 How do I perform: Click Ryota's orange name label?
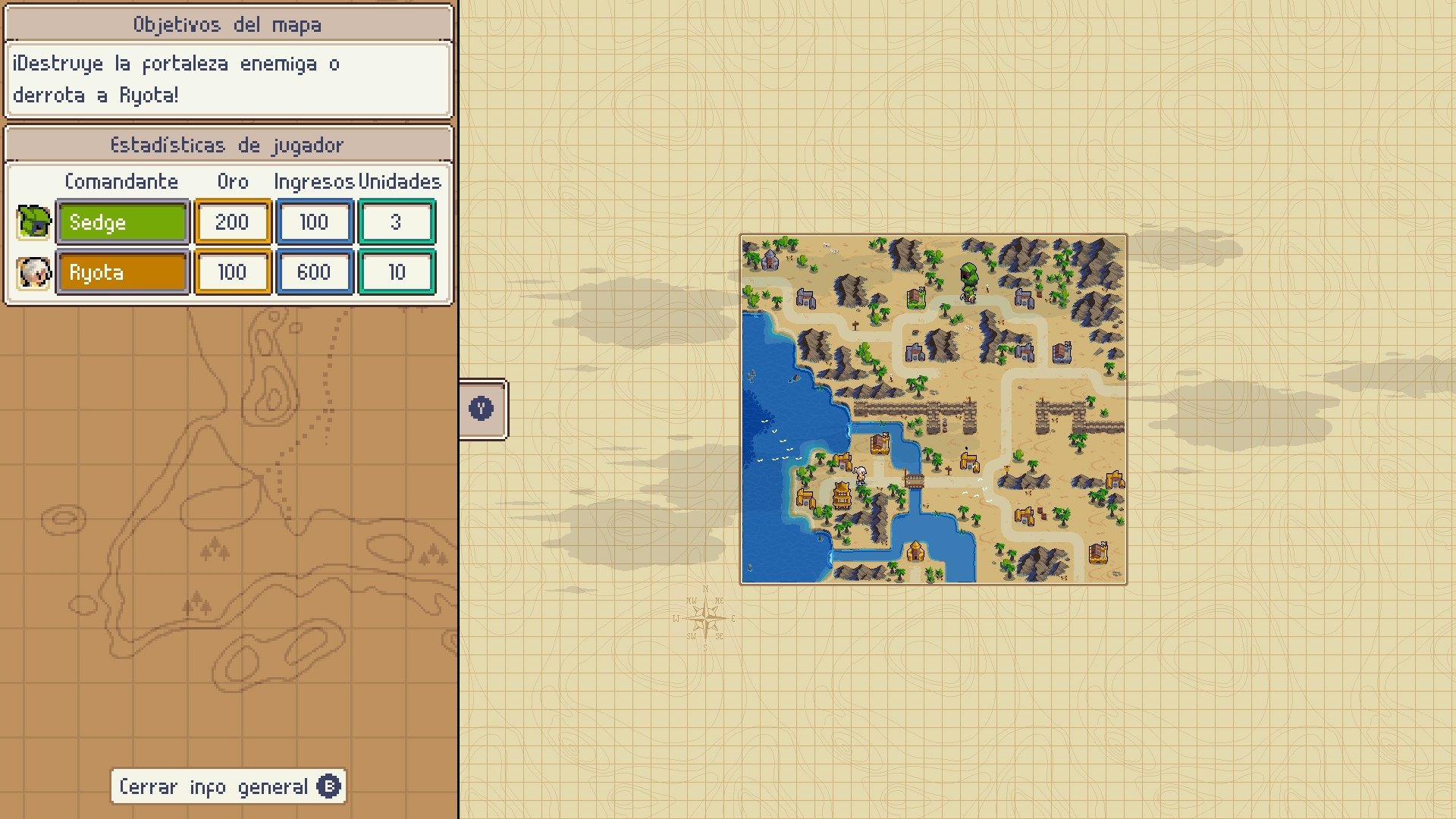click(x=122, y=272)
